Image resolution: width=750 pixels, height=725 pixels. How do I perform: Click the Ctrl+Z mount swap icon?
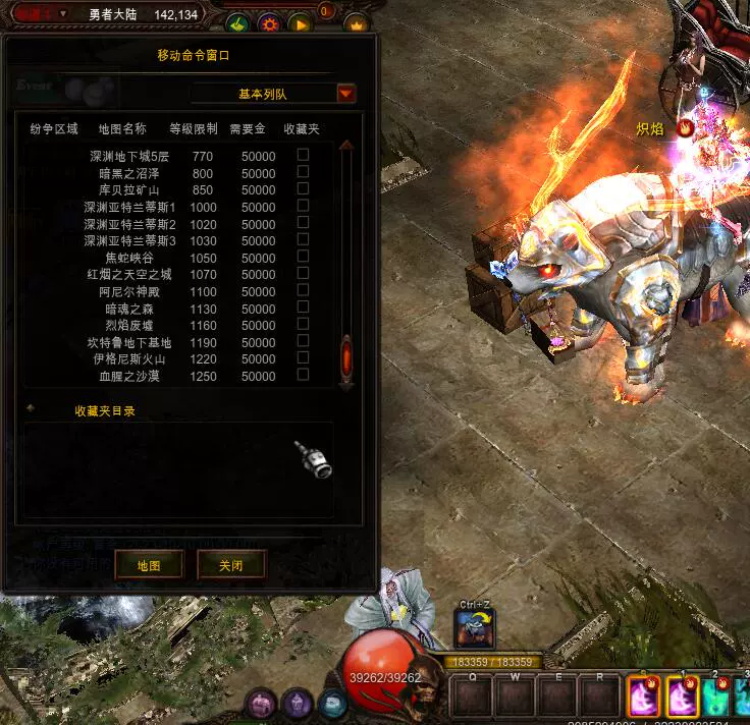click(474, 629)
